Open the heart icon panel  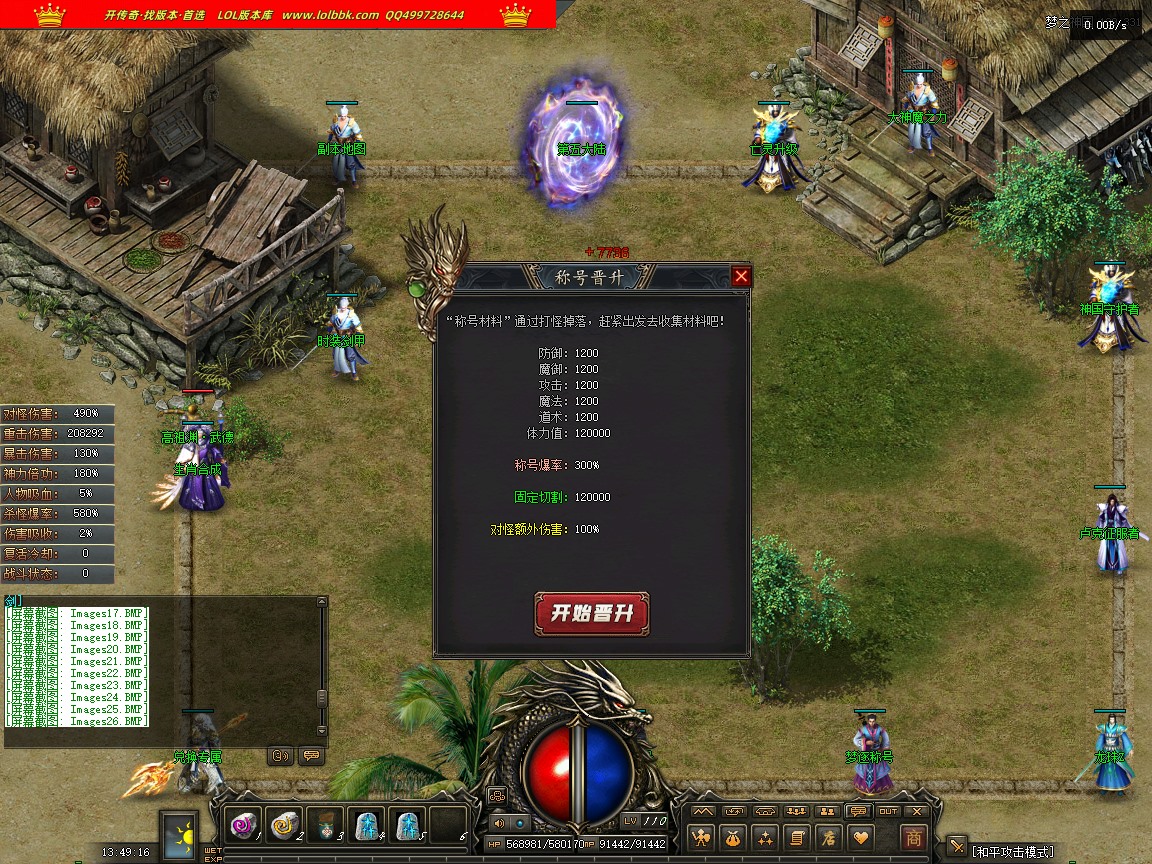pos(859,837)
